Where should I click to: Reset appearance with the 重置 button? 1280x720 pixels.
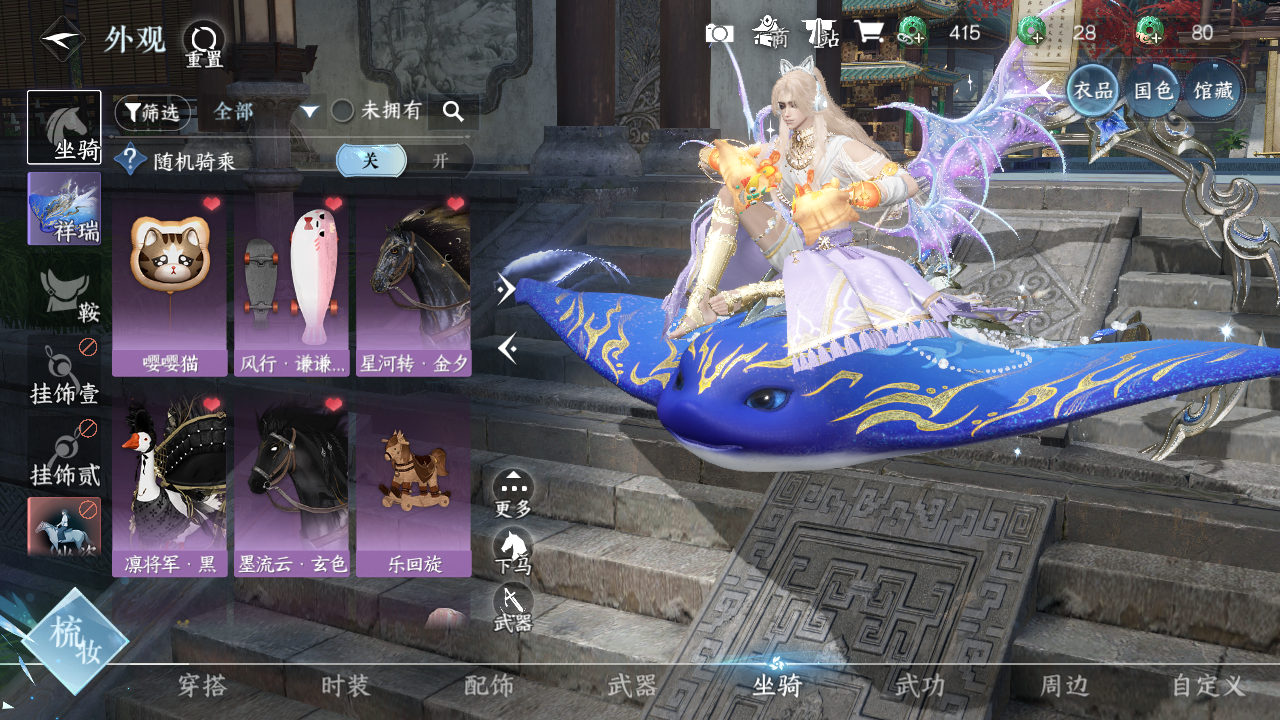(x=204, y=45)
